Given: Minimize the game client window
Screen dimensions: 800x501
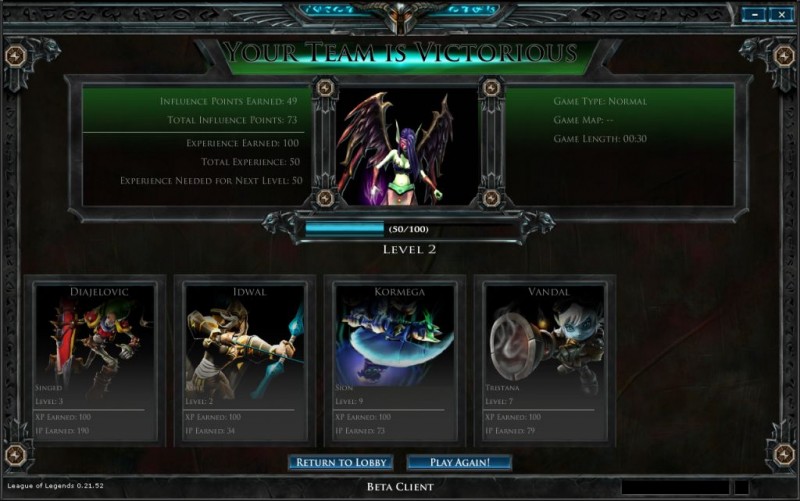Looking at the screenshot, I should click(x=752, y=15).
